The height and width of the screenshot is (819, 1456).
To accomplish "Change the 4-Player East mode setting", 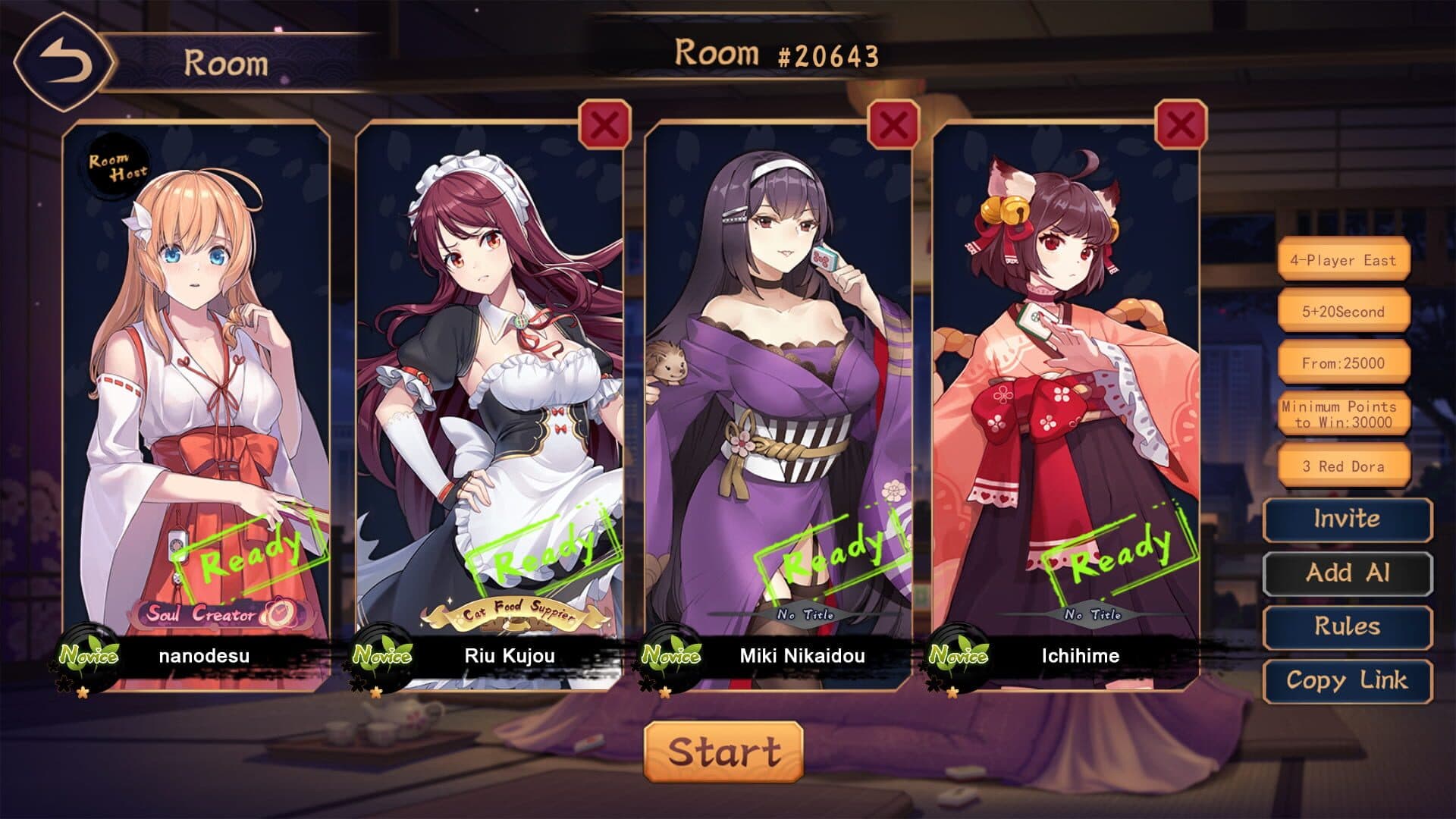I will pyautogui.click(x=1343, y=260).
